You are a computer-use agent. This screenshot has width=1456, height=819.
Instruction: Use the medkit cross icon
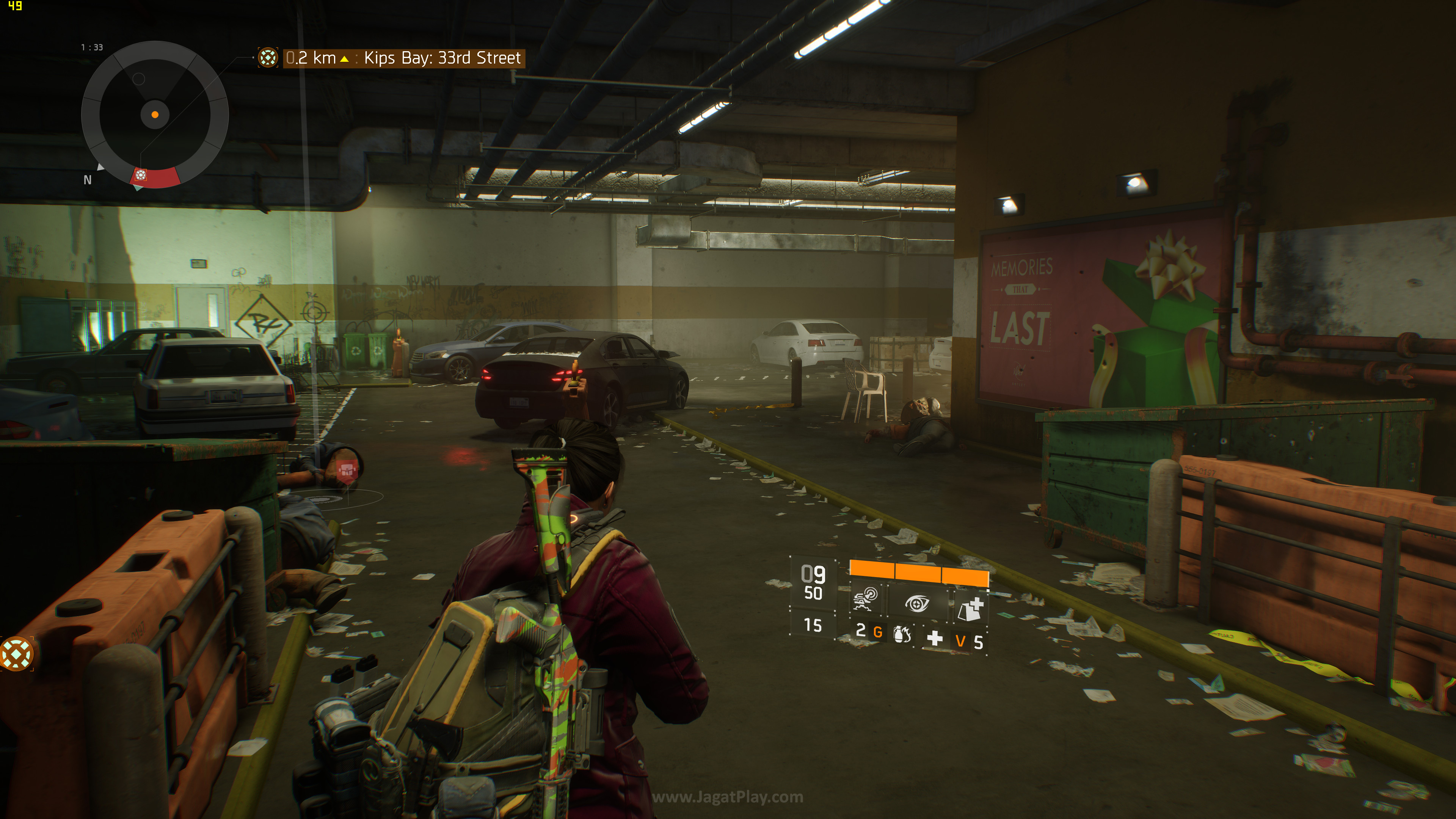(935, 639)
